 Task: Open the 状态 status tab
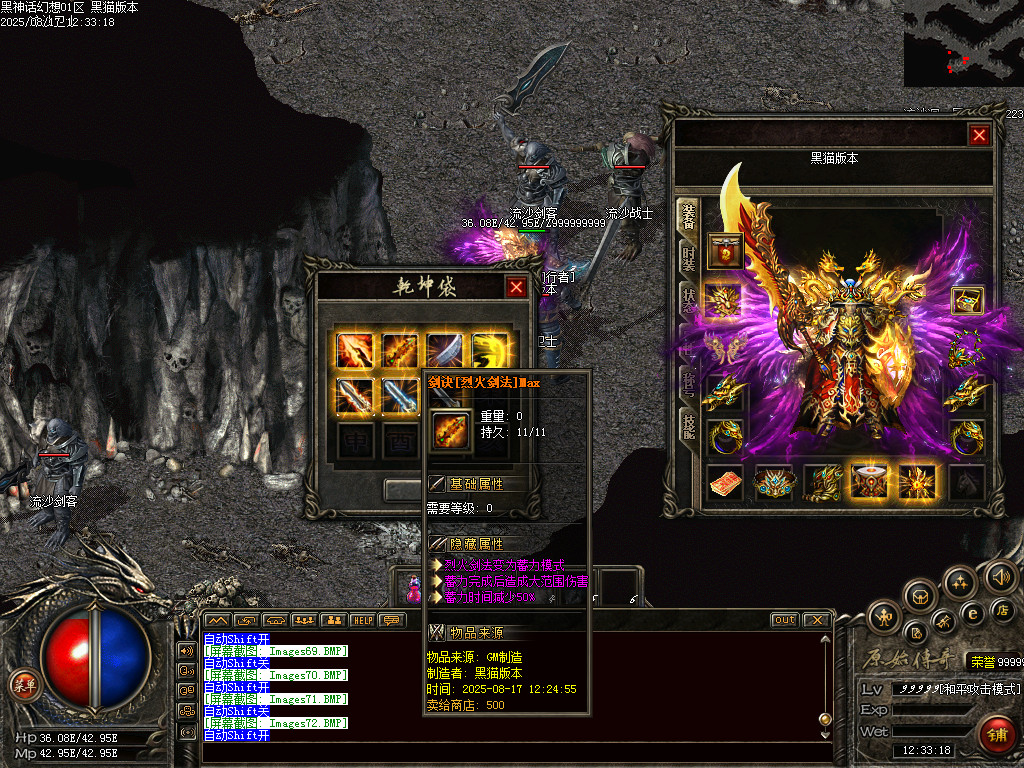[689, 300]
